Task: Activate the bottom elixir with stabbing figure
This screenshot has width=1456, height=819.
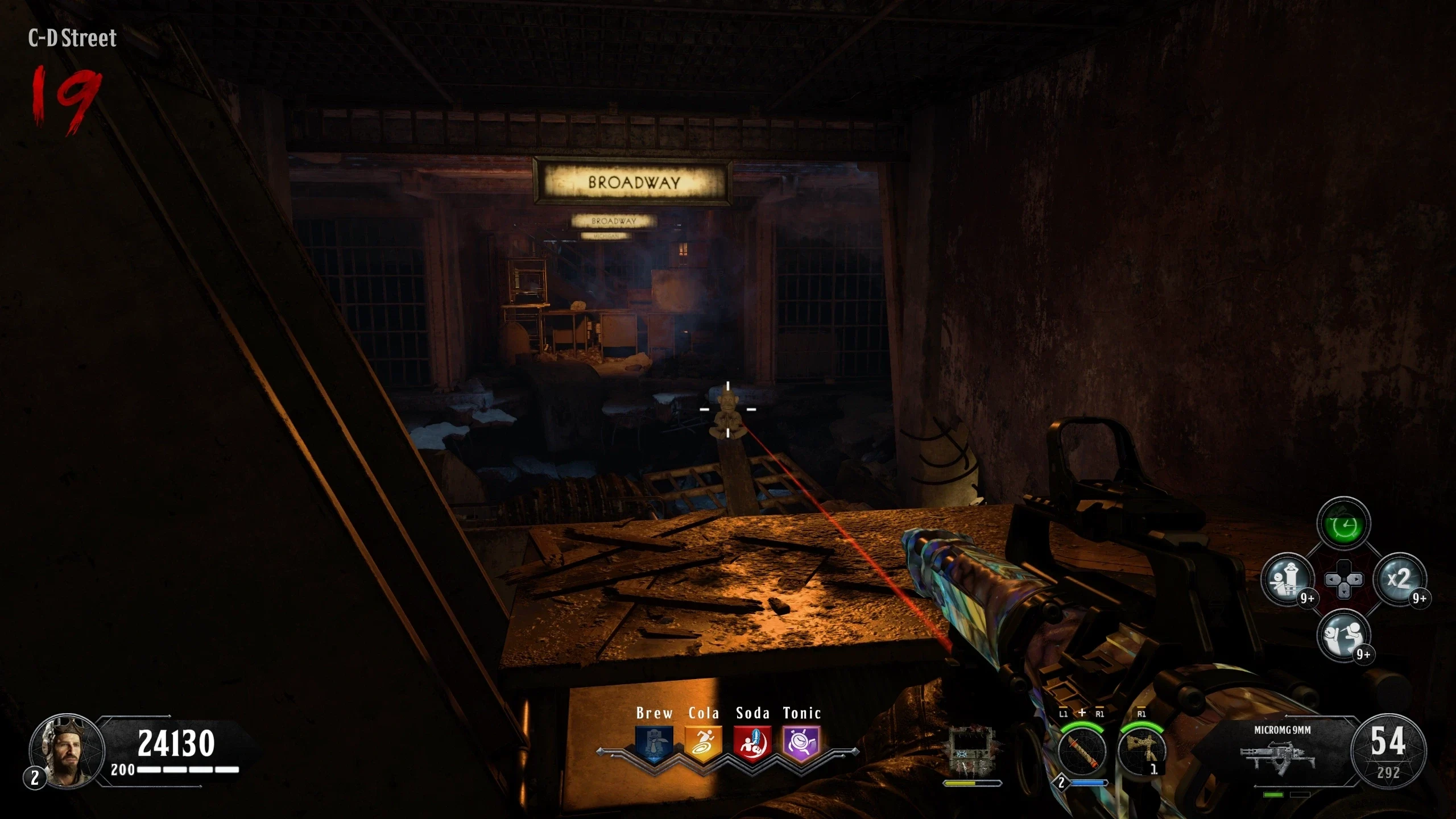Action: coord(1343,635)
